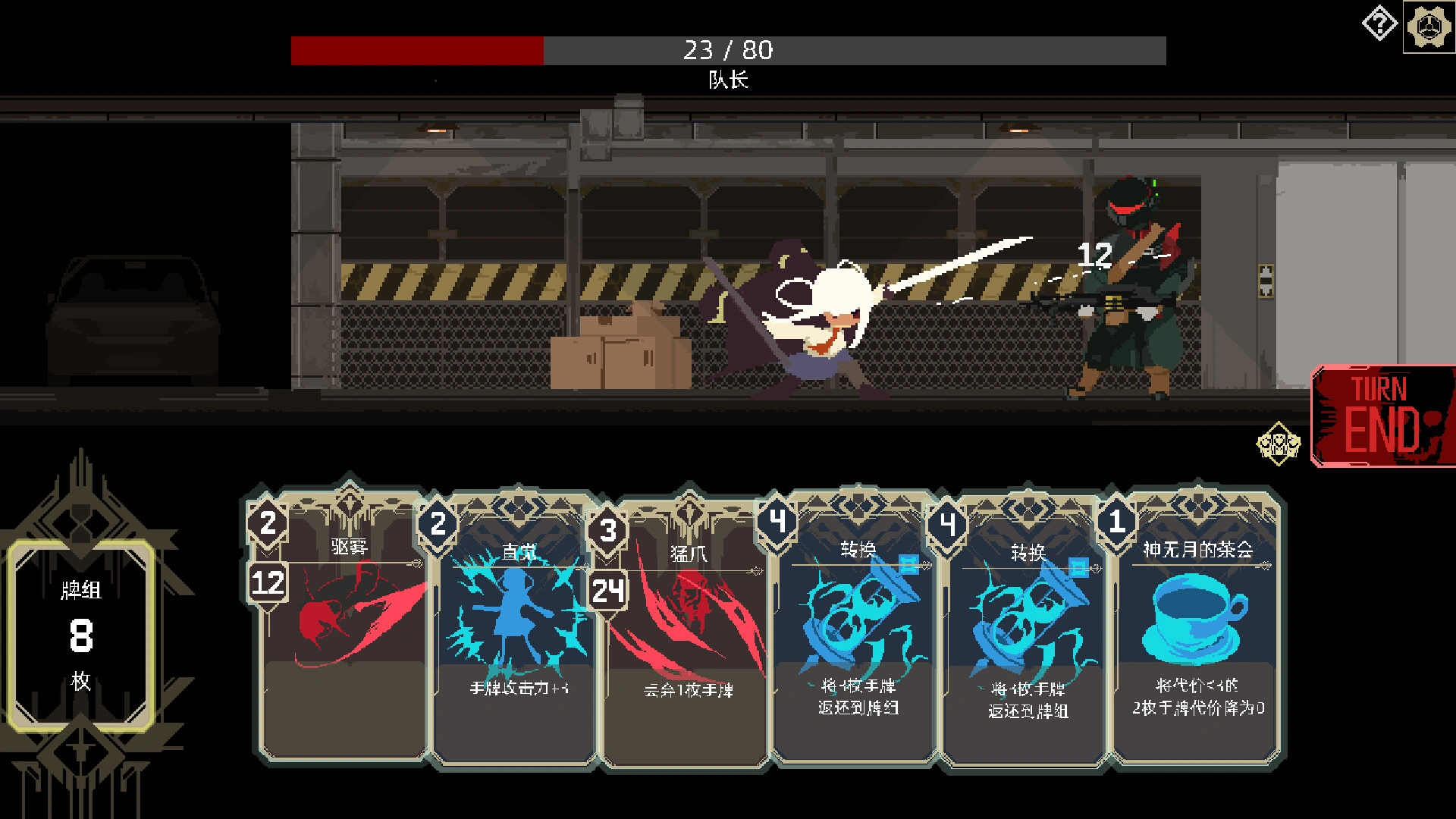The image size is (1456, 819).
Task: Click the 队长 health bar showing 23/80
Action: 728,51
